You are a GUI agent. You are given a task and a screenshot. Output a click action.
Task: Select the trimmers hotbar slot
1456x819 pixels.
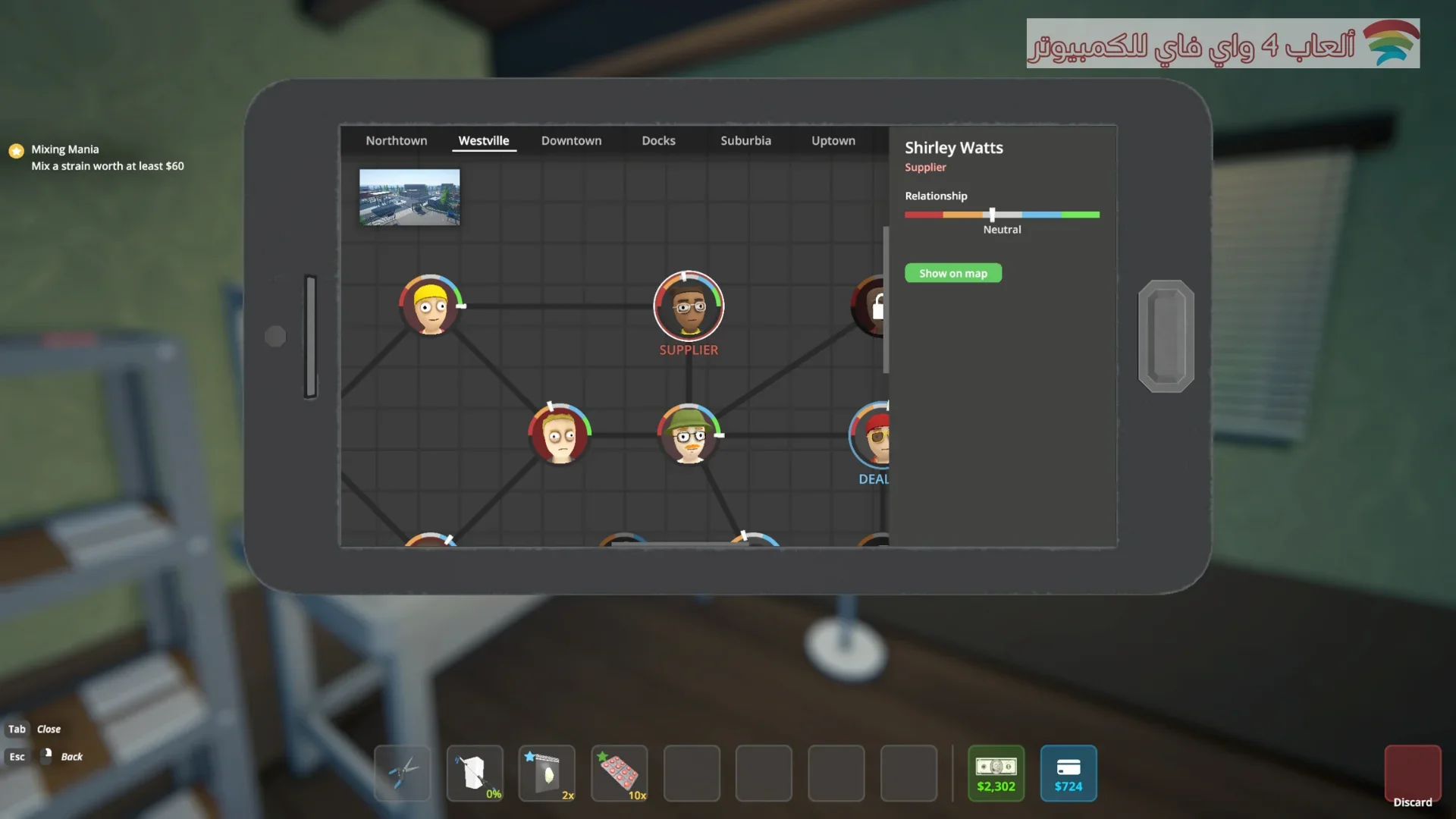402,773
